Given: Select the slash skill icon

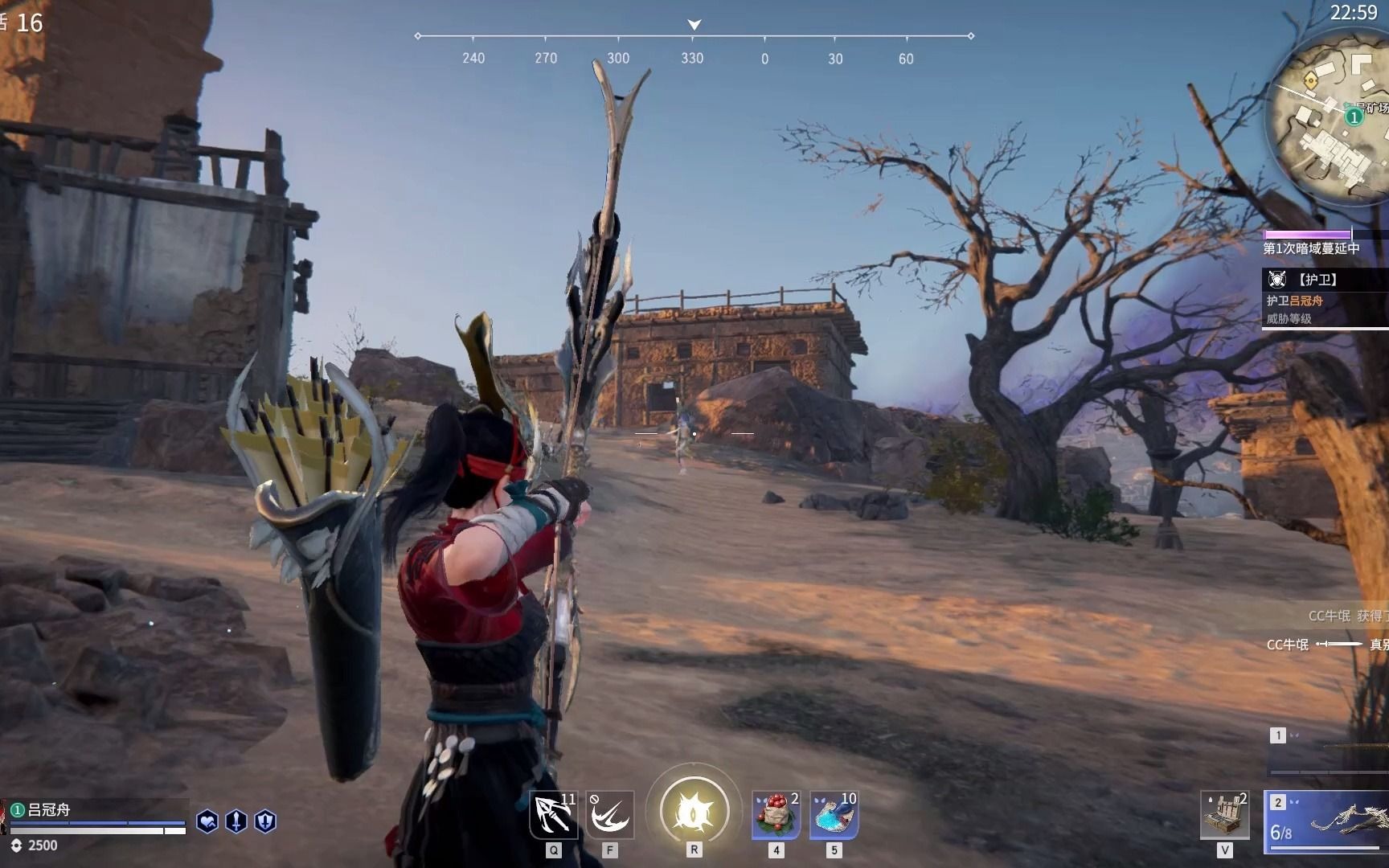Looking at the screenshot, I should 609,816.
